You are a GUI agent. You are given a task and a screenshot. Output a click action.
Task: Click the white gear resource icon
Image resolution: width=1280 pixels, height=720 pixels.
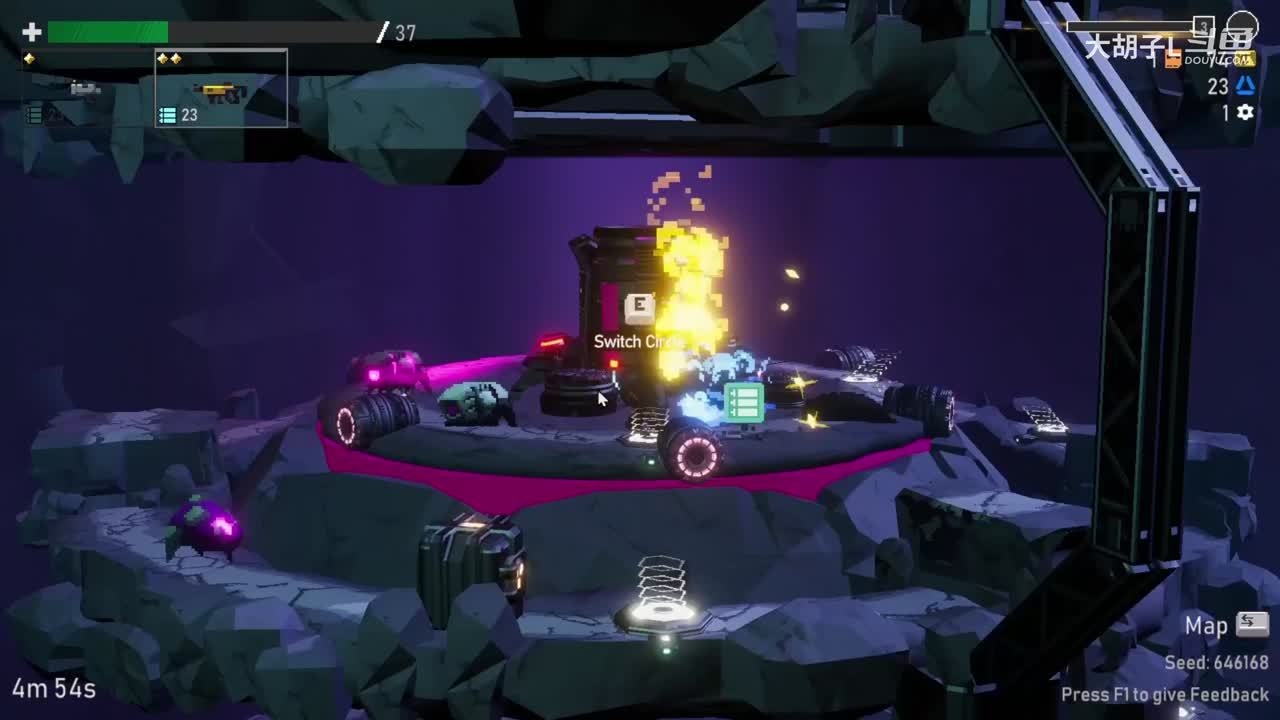[x=1245, y=113]
